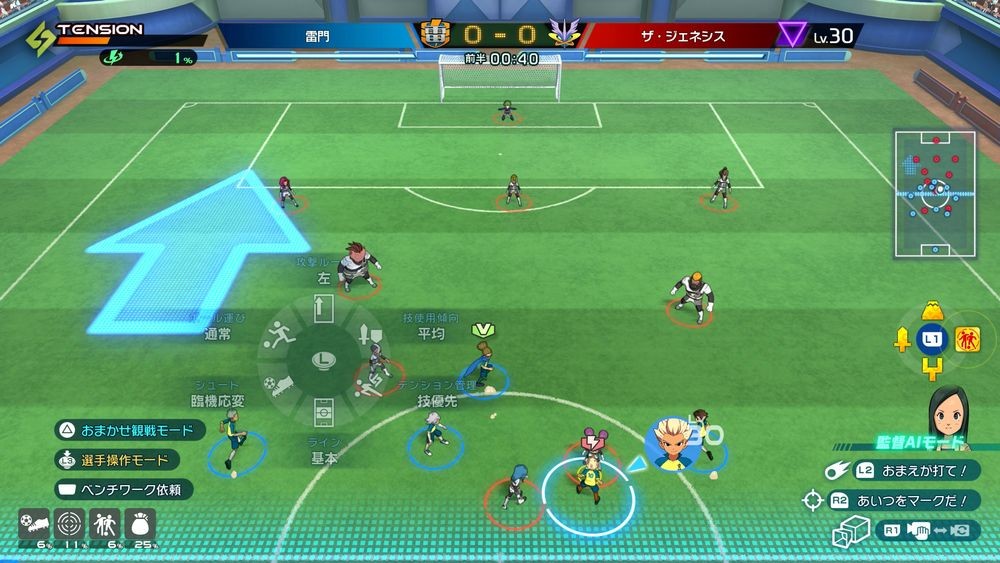The image size is (1000, 563).
Task: Click the concentric target stat icon
Action: pyautogui.click(x=67, y=523)
